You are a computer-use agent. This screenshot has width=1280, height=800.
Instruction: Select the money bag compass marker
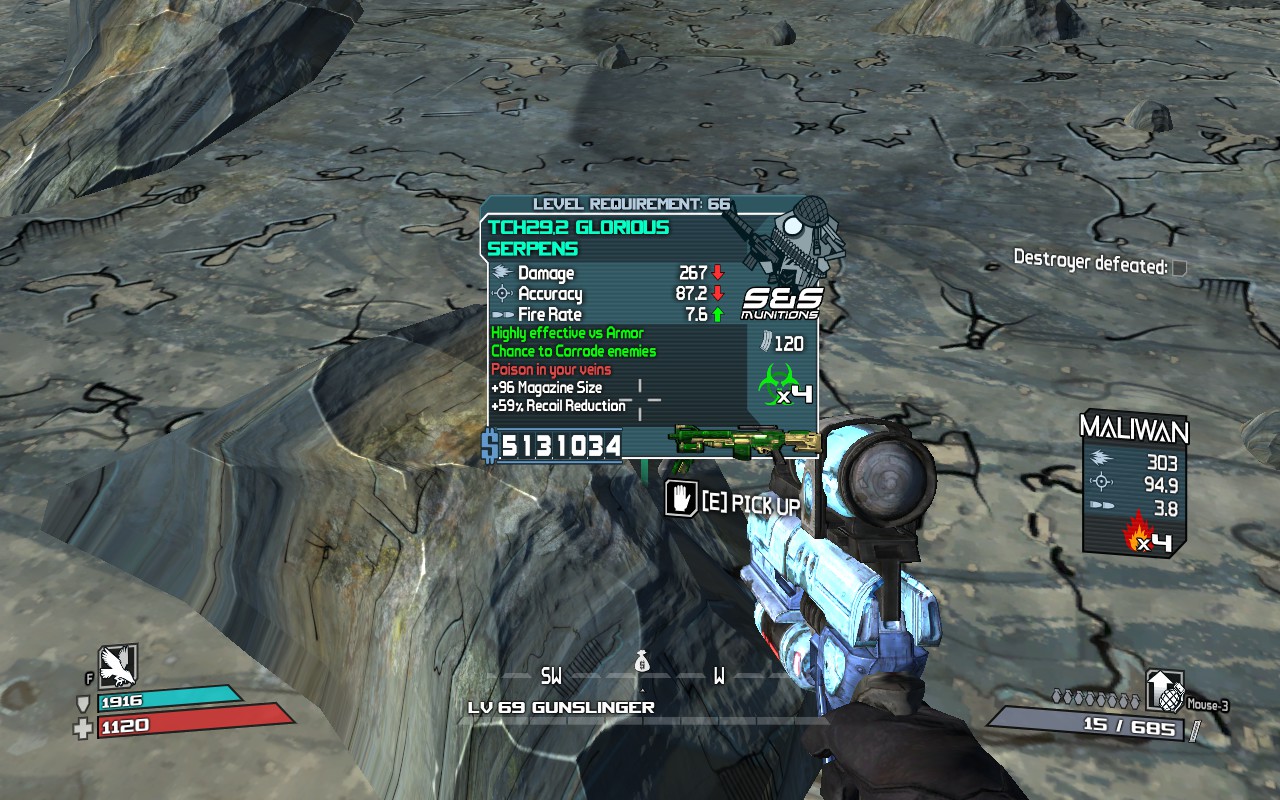(641, 662)
